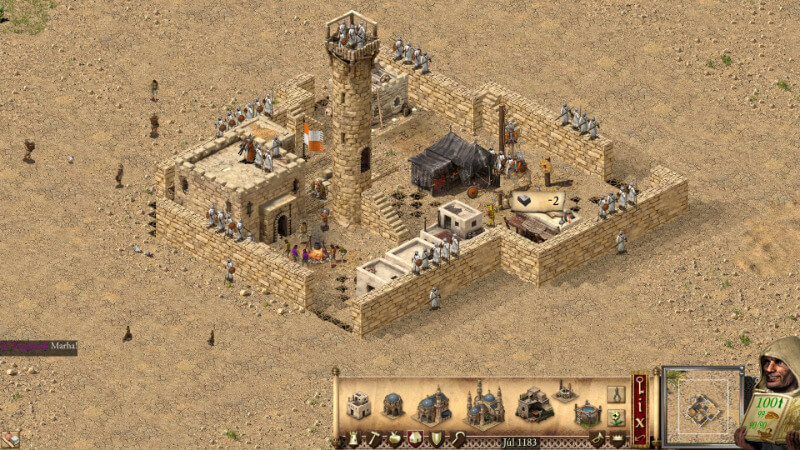
Task: Open the flower building subcategory
Action: pos(616,416)
